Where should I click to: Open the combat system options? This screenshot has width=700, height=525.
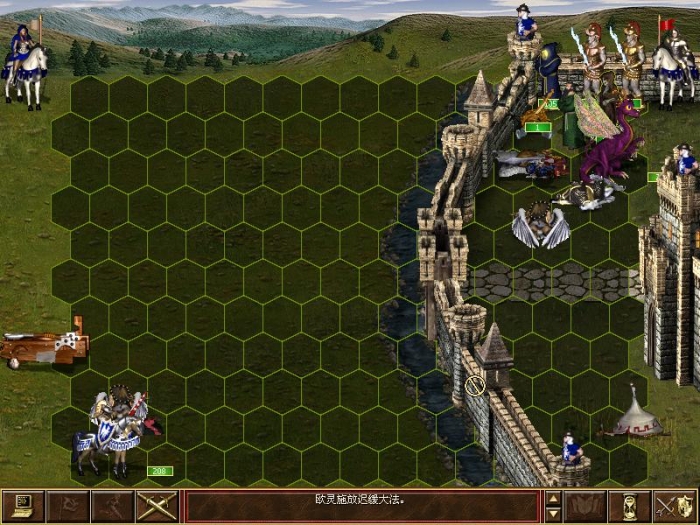tap(23, 507)
